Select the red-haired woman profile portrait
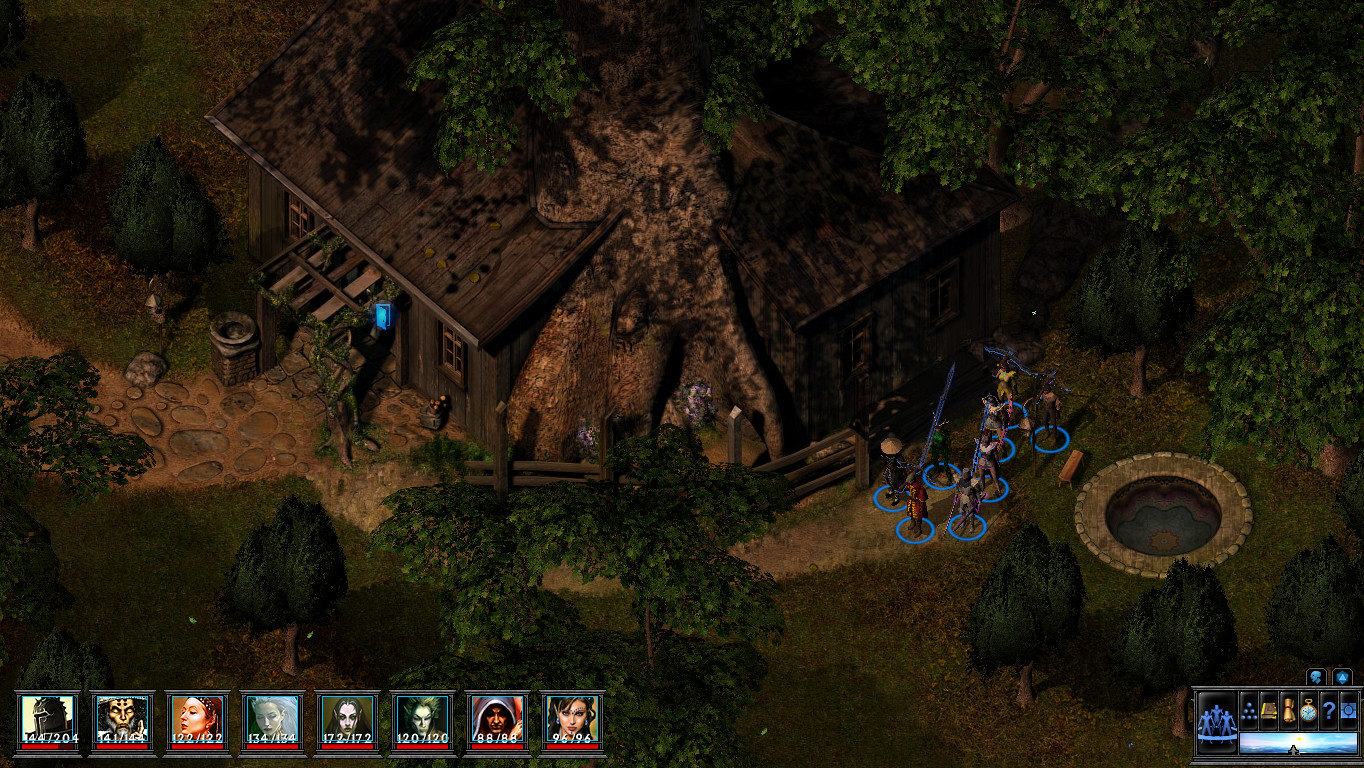This screenshot has width=1364, height=768. click(197, 719)
